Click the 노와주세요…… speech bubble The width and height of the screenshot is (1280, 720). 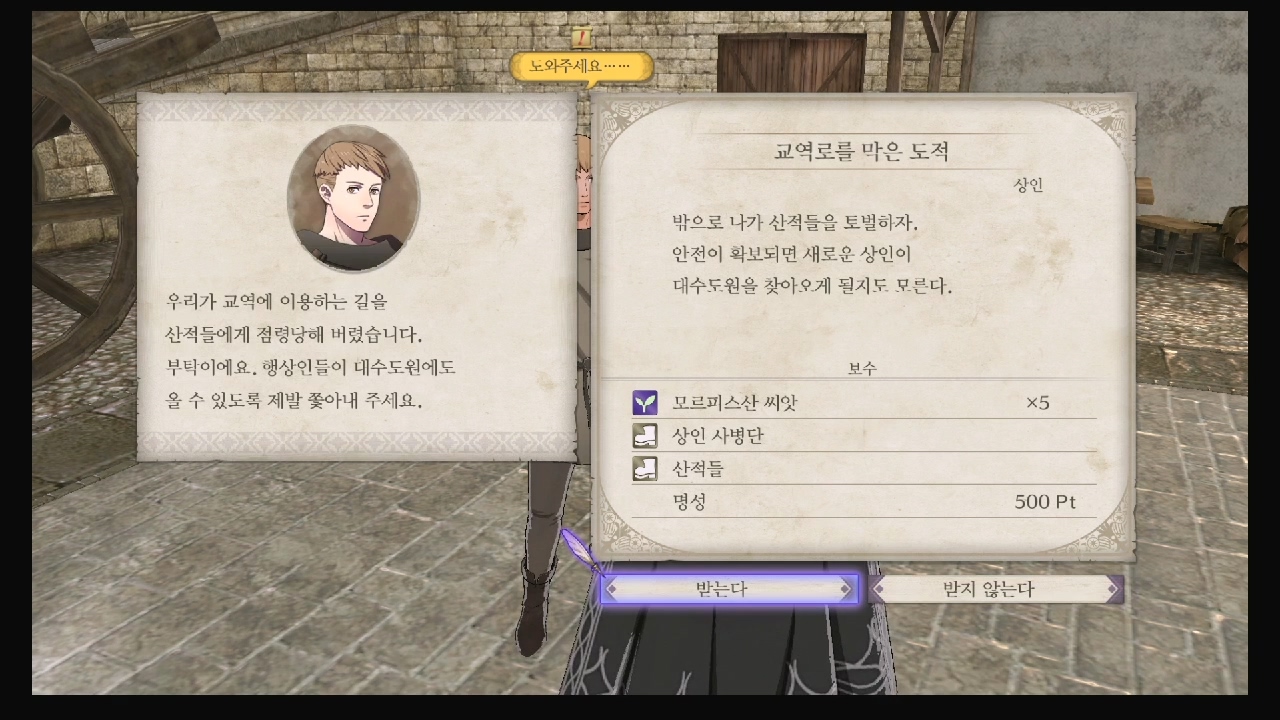pyautogui.click(x=581, y=63)
